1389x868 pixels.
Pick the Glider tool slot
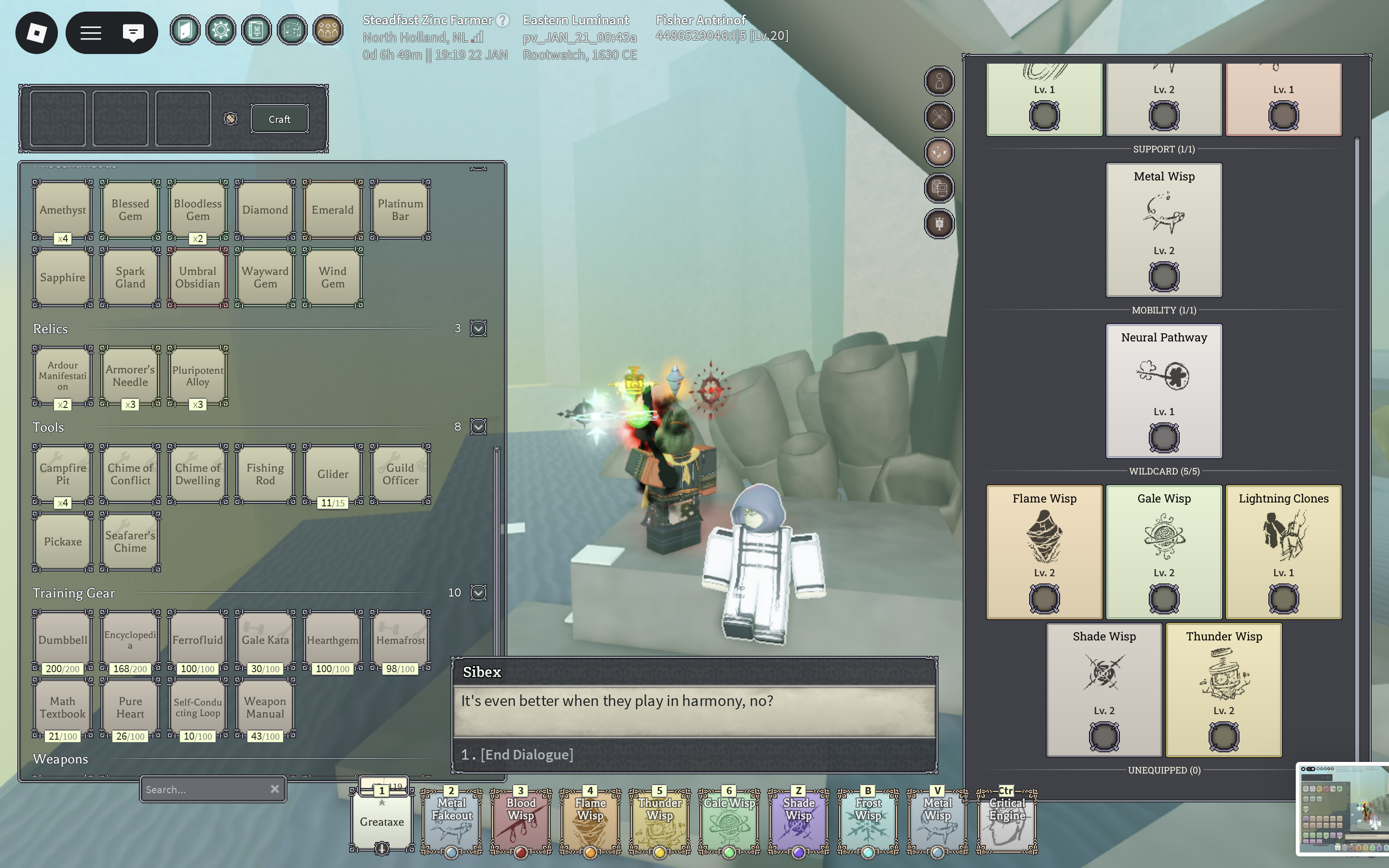[x=333, y=474]
